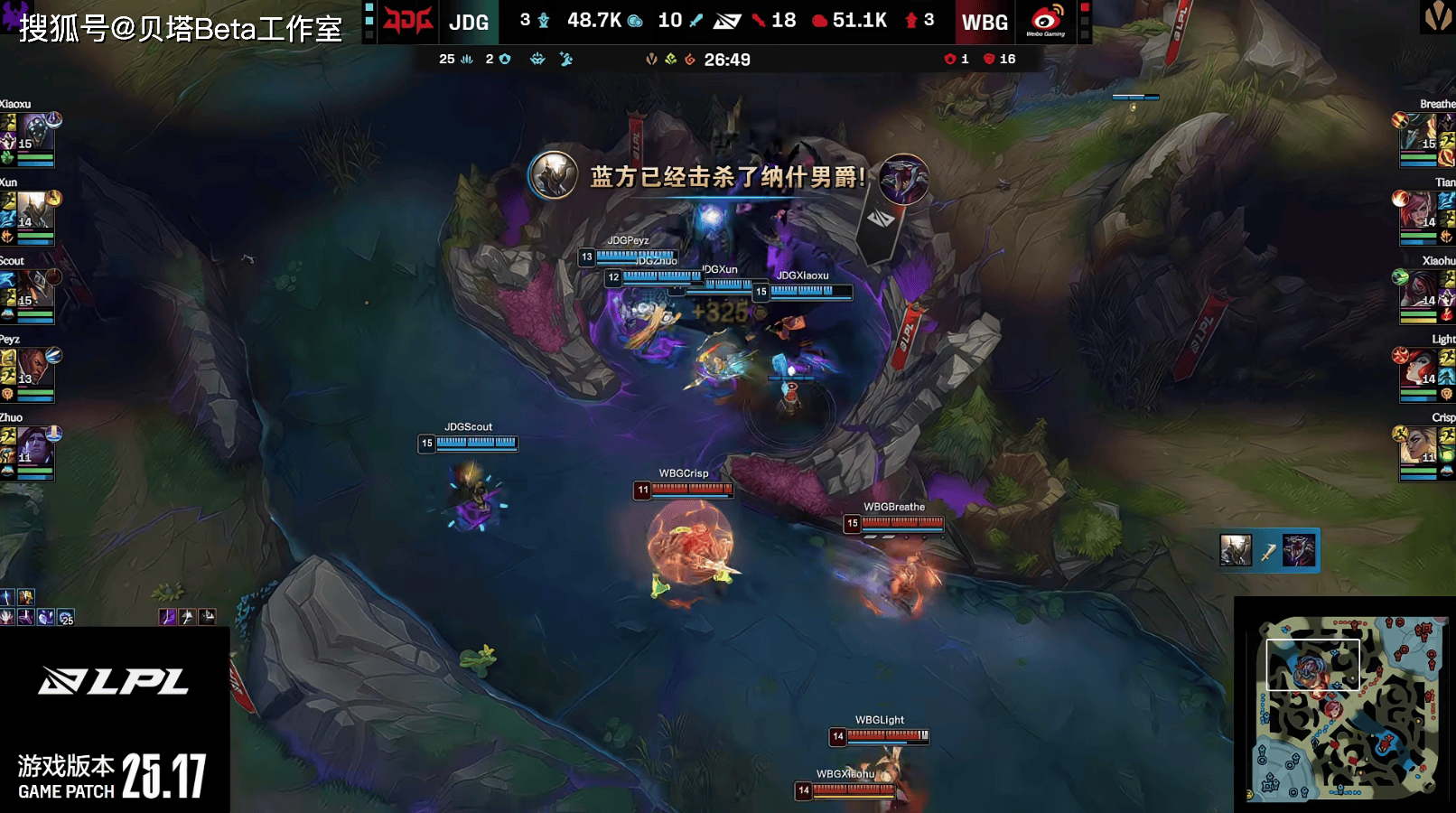The width and height of the screenshot is (1456, 813).
Task: Select Xiaoxu's champion portrait
Action: 34,133
